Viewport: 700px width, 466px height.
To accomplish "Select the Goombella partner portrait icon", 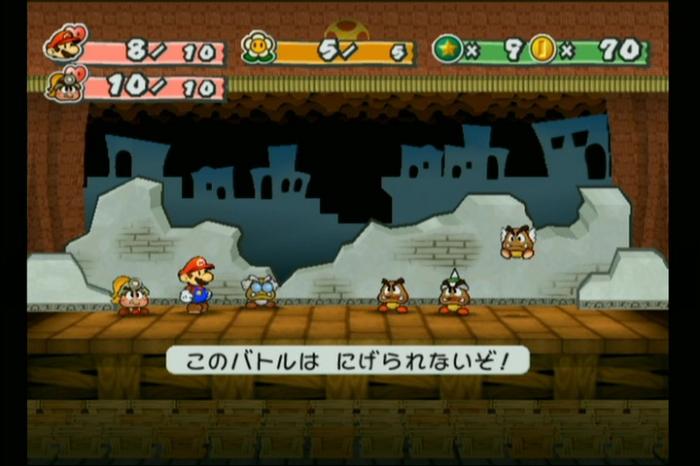I will click(x=62, y=83).
